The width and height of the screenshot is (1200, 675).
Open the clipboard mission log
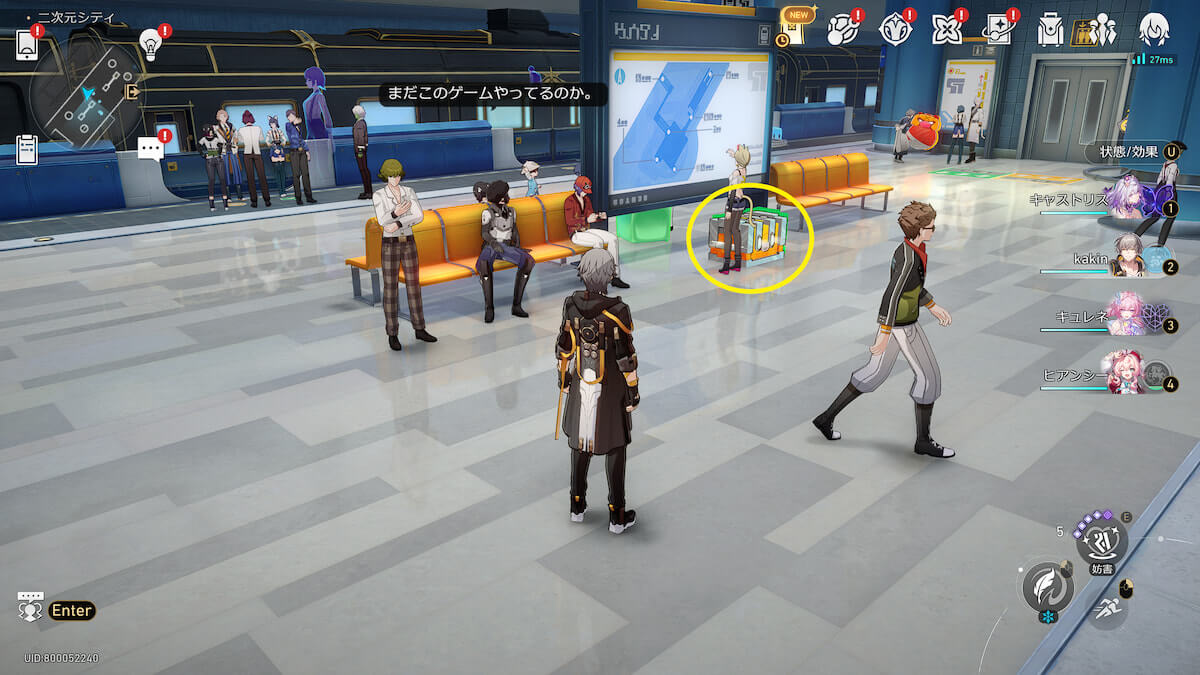pyautogui.click(x=27, y=150)
